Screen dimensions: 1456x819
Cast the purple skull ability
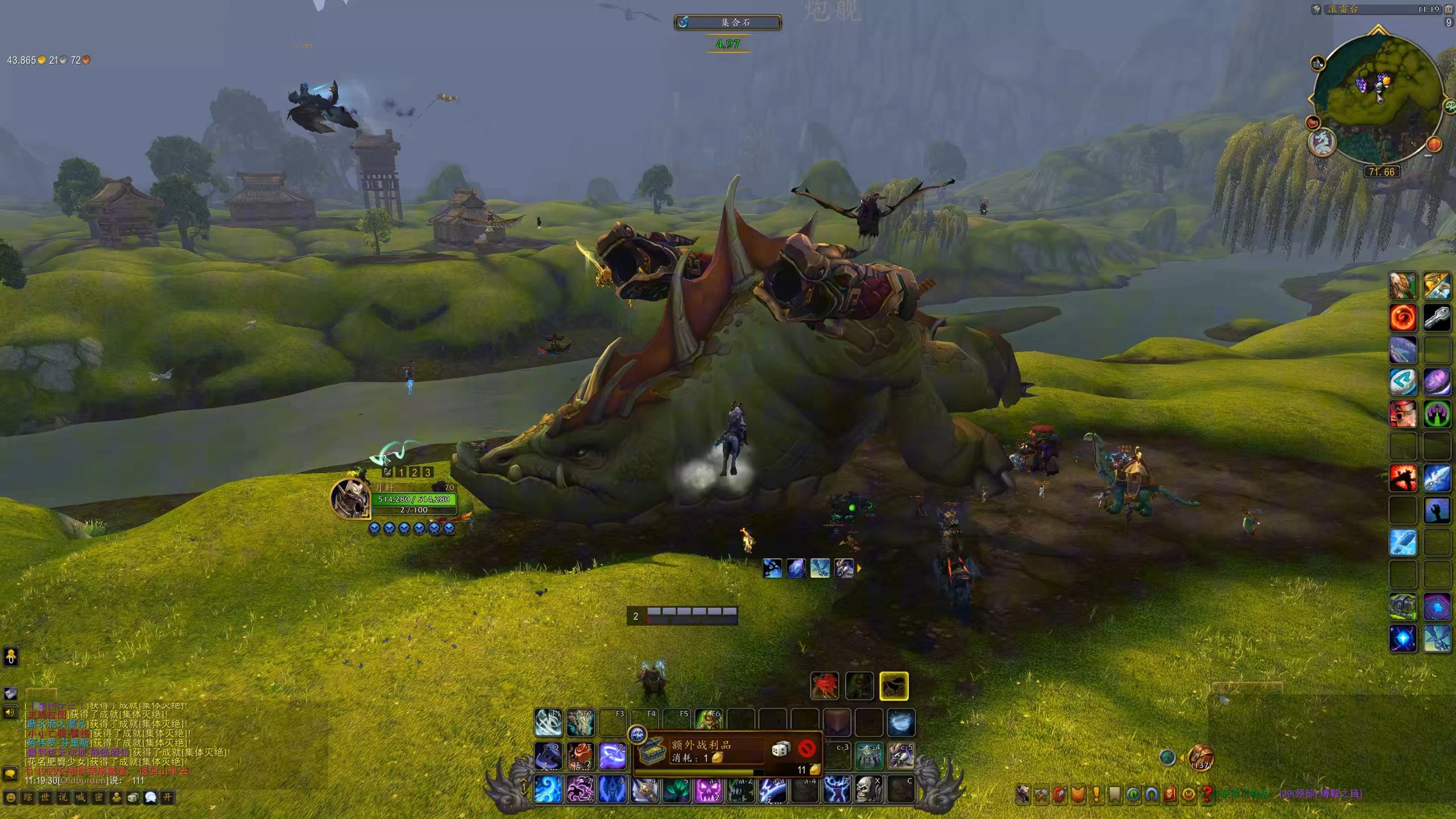click(709, 789)
